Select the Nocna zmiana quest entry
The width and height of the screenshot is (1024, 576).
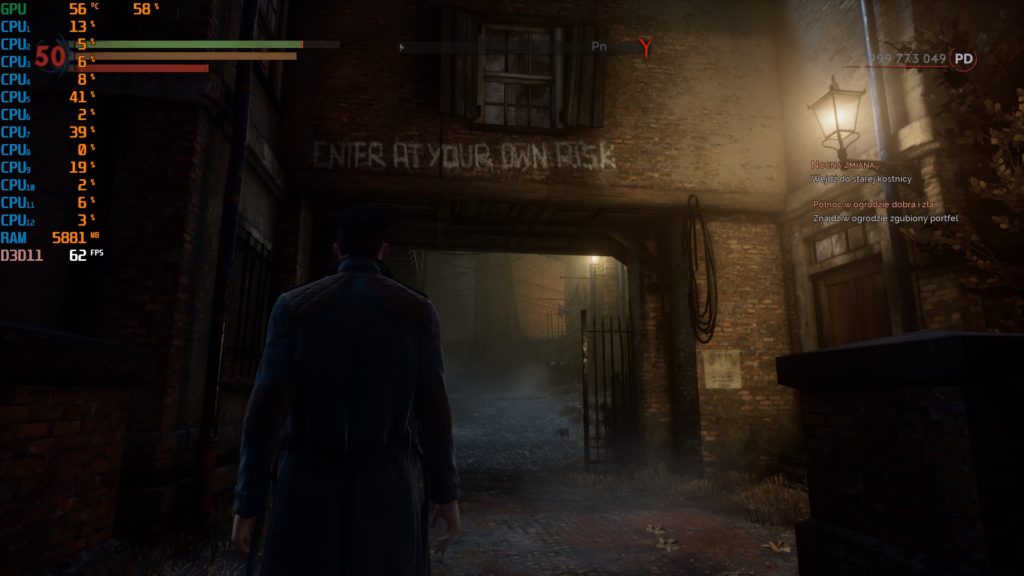click(x=843, y=164)
